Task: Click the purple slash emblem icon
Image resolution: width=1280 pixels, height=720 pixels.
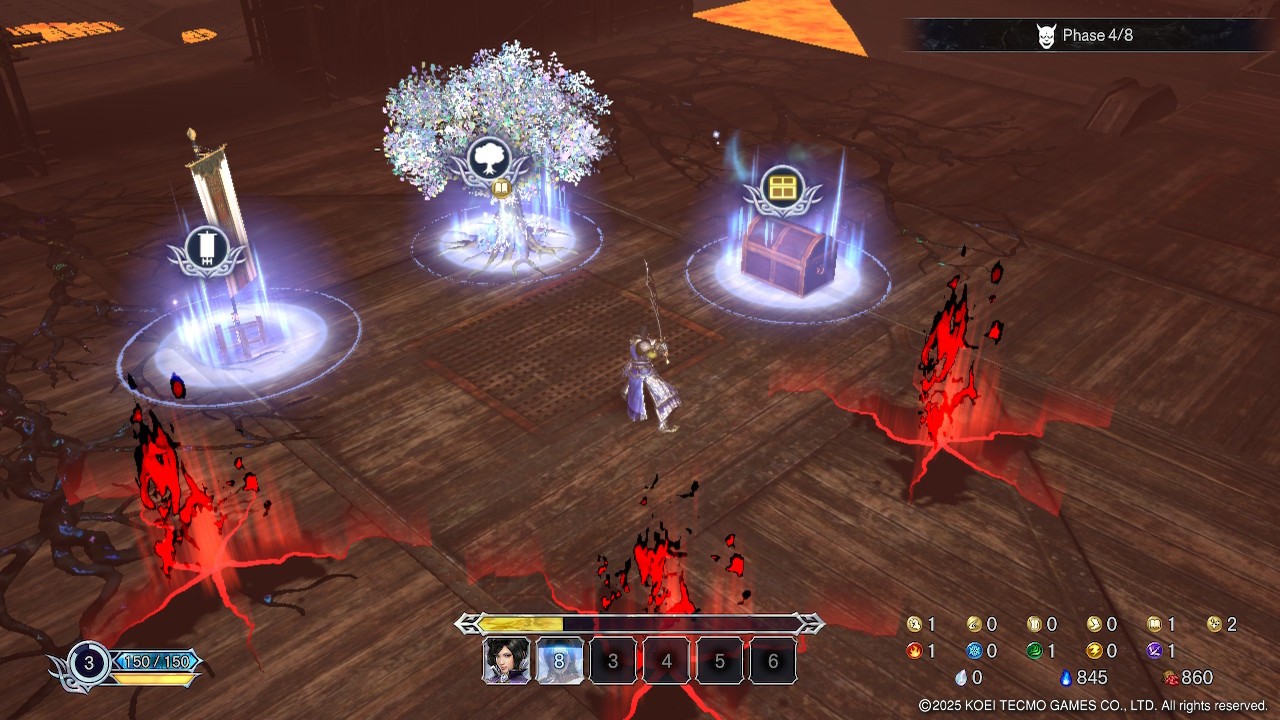Action: (x=1154, y=651)
